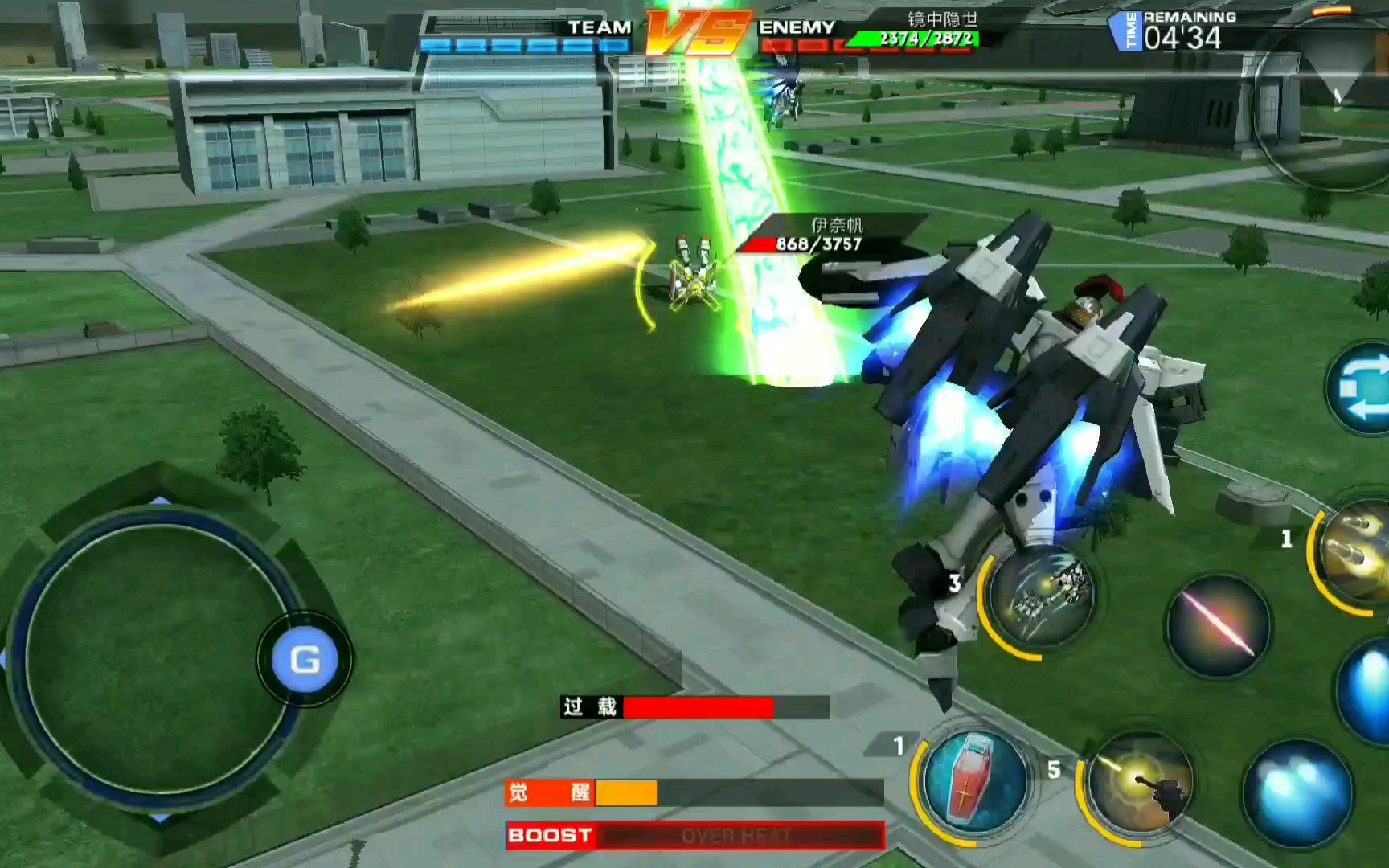
Task: Activate the pink beam saber melee attack
Action: coord(1218,626)
